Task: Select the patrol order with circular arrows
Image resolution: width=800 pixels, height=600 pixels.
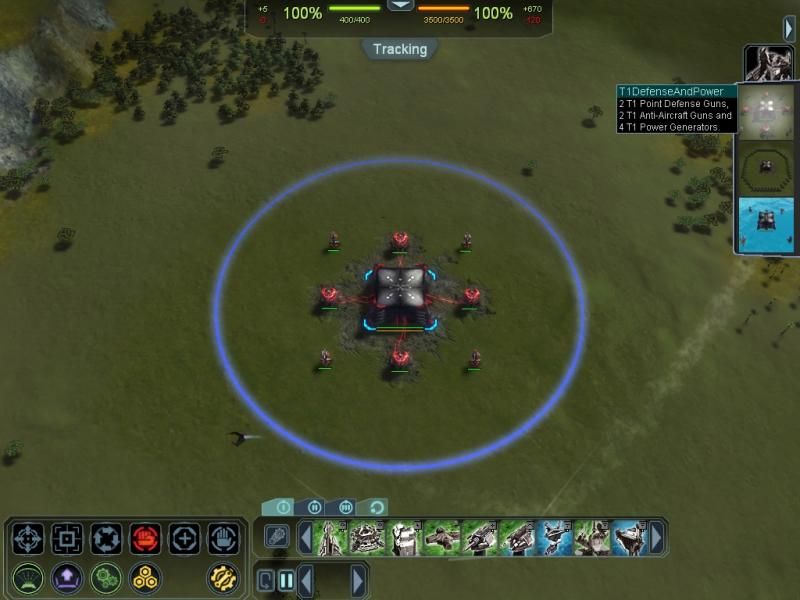Action: [106, 539]
